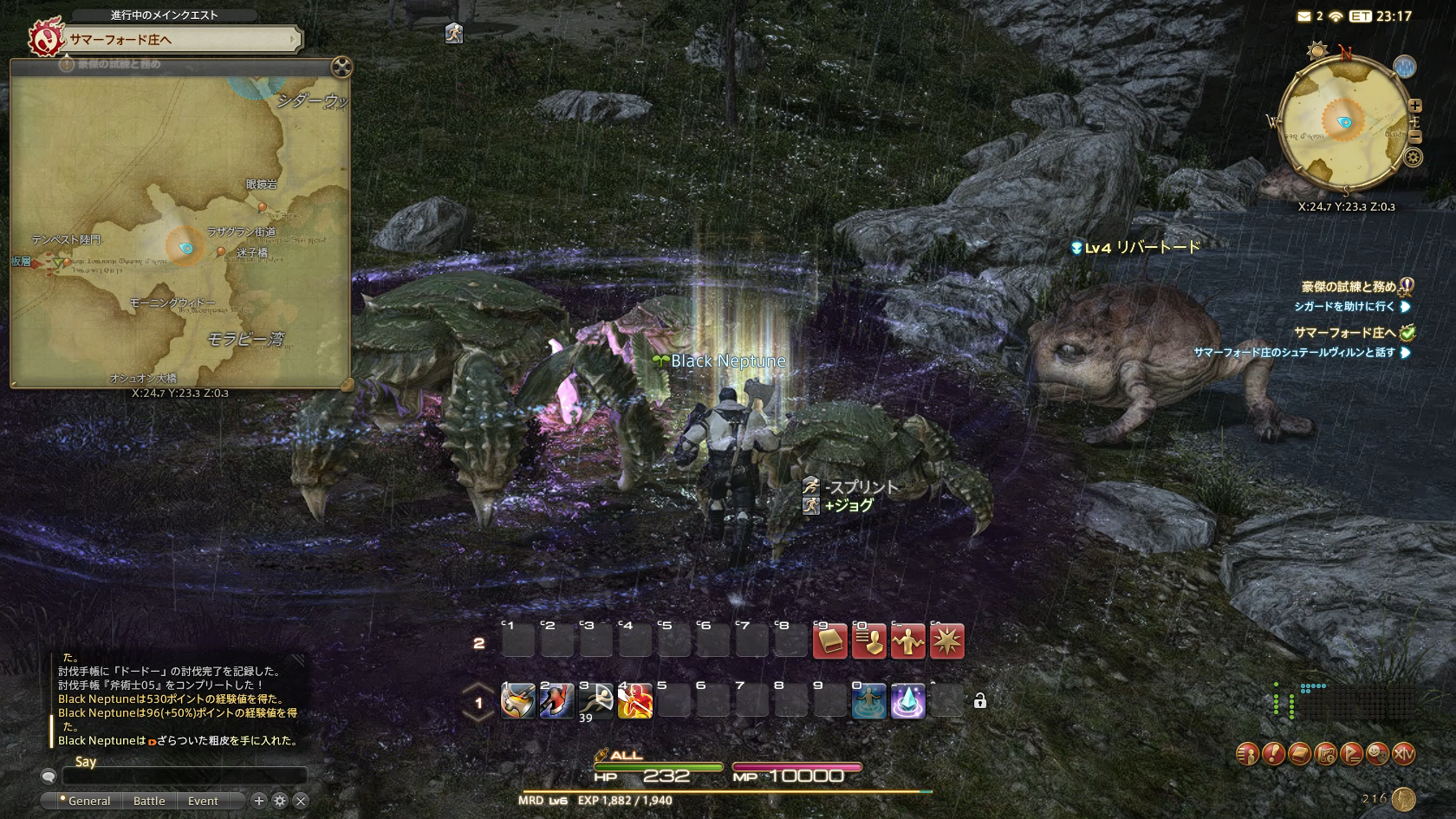1456x819 pixels.
Task: Select the General chat tab
Action: (88, 801)
